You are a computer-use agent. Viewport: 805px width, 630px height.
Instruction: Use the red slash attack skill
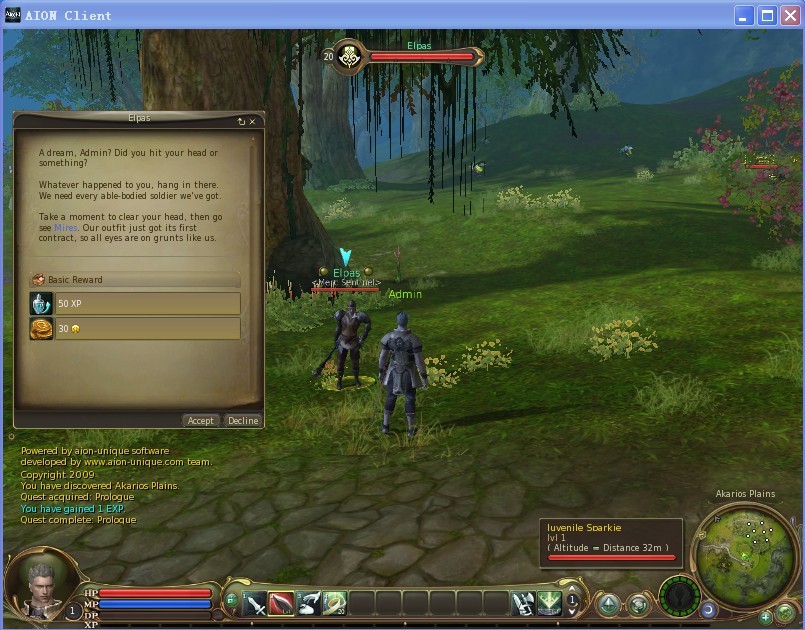point(282,603)
